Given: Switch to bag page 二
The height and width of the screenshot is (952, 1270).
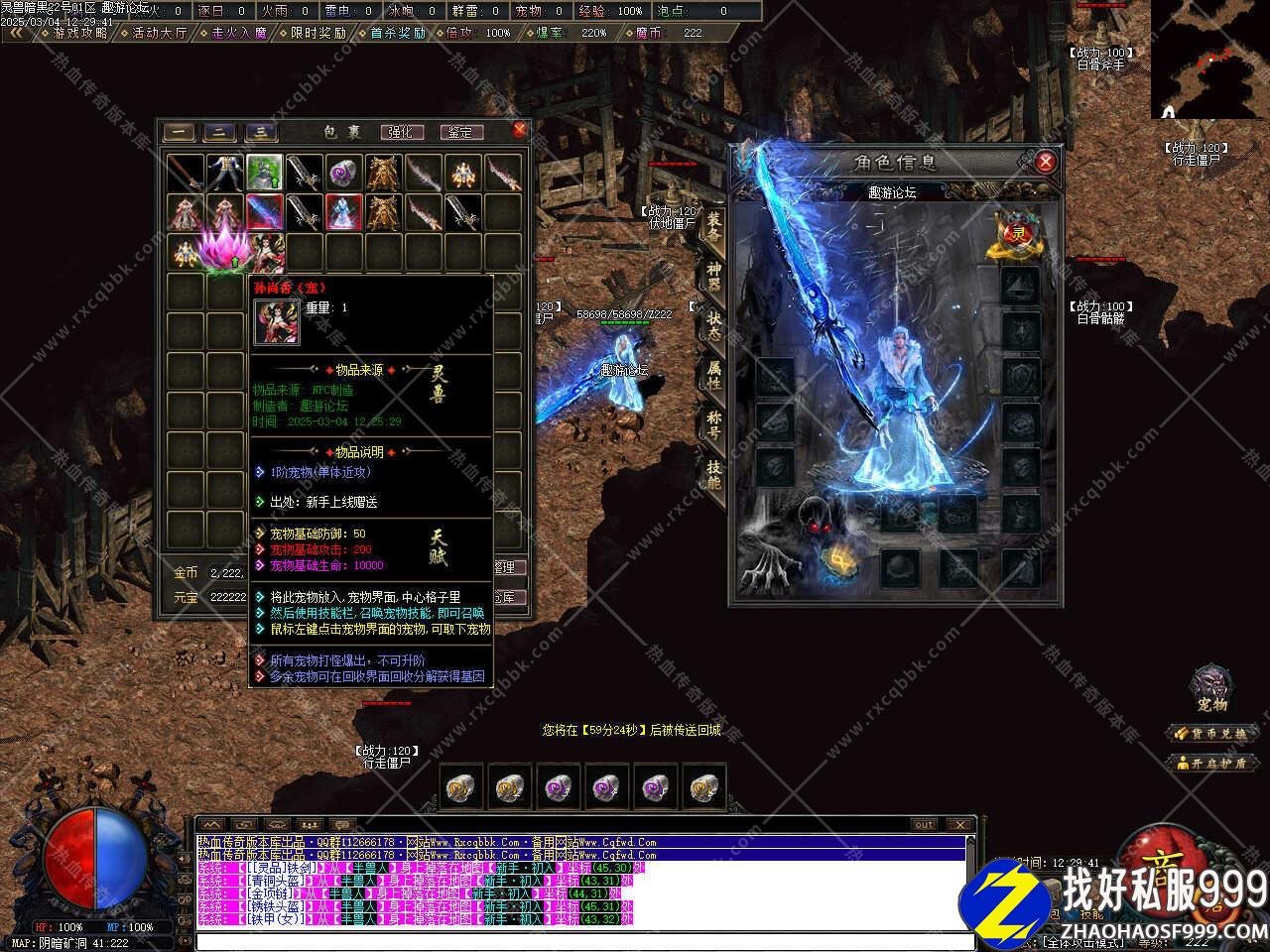Looking at the screenshot, I should tap(219, 132).
